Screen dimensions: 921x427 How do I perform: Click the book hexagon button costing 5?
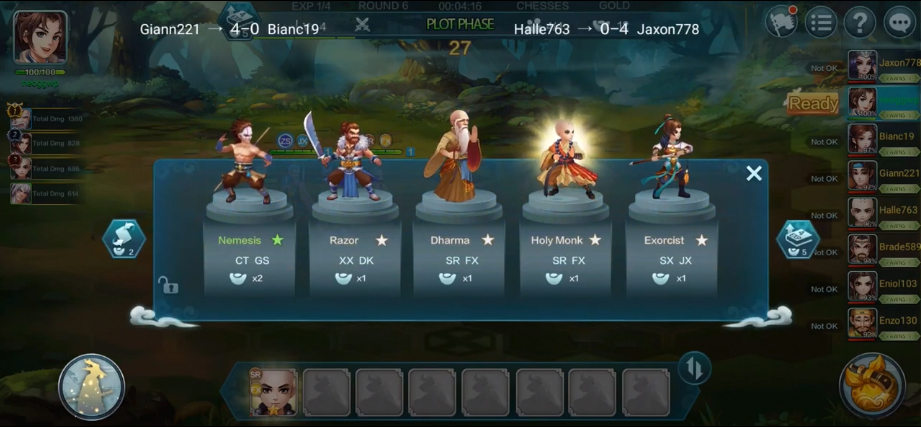point(798,240)
